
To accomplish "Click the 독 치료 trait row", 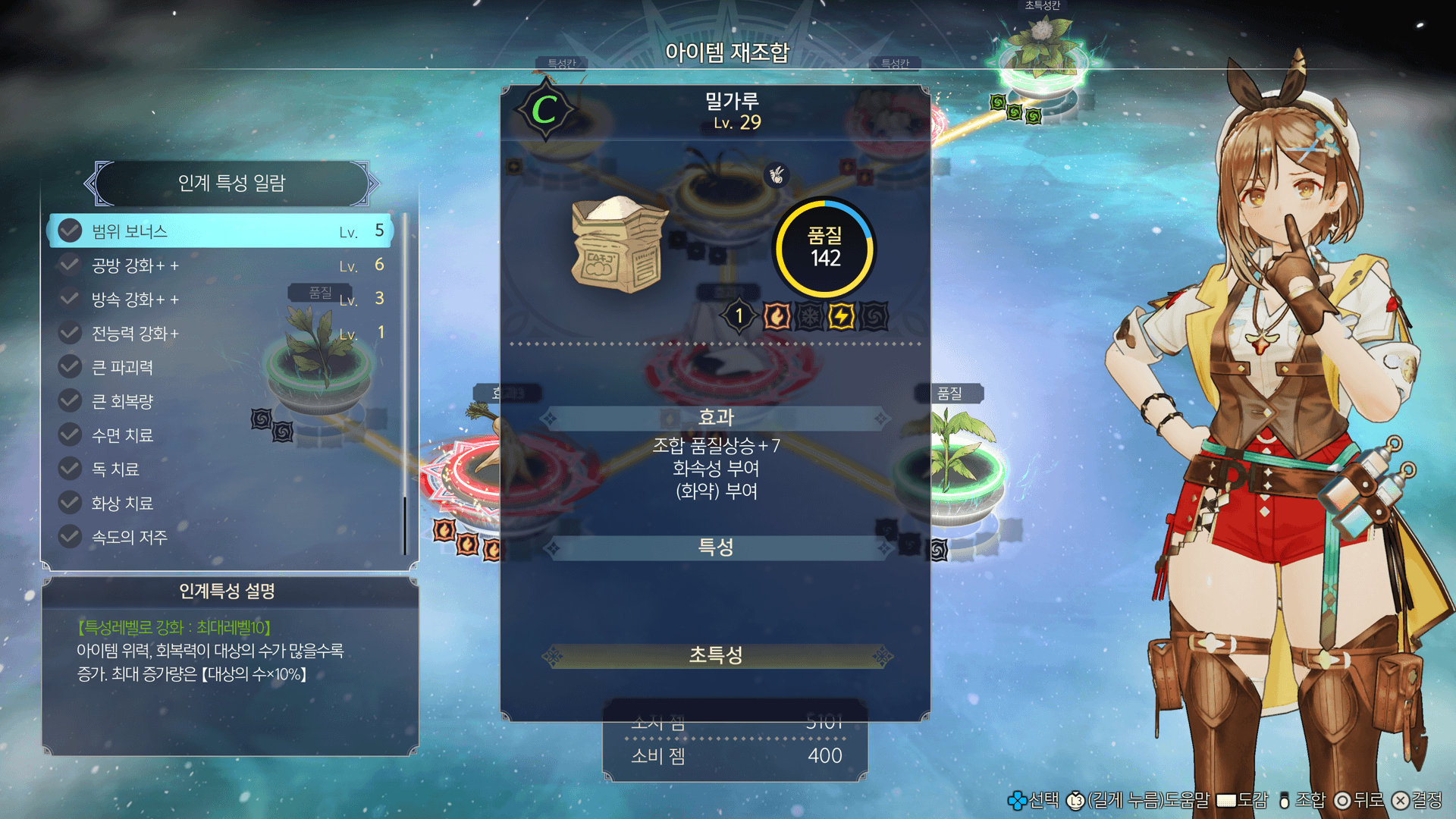I will coord(220,469).
